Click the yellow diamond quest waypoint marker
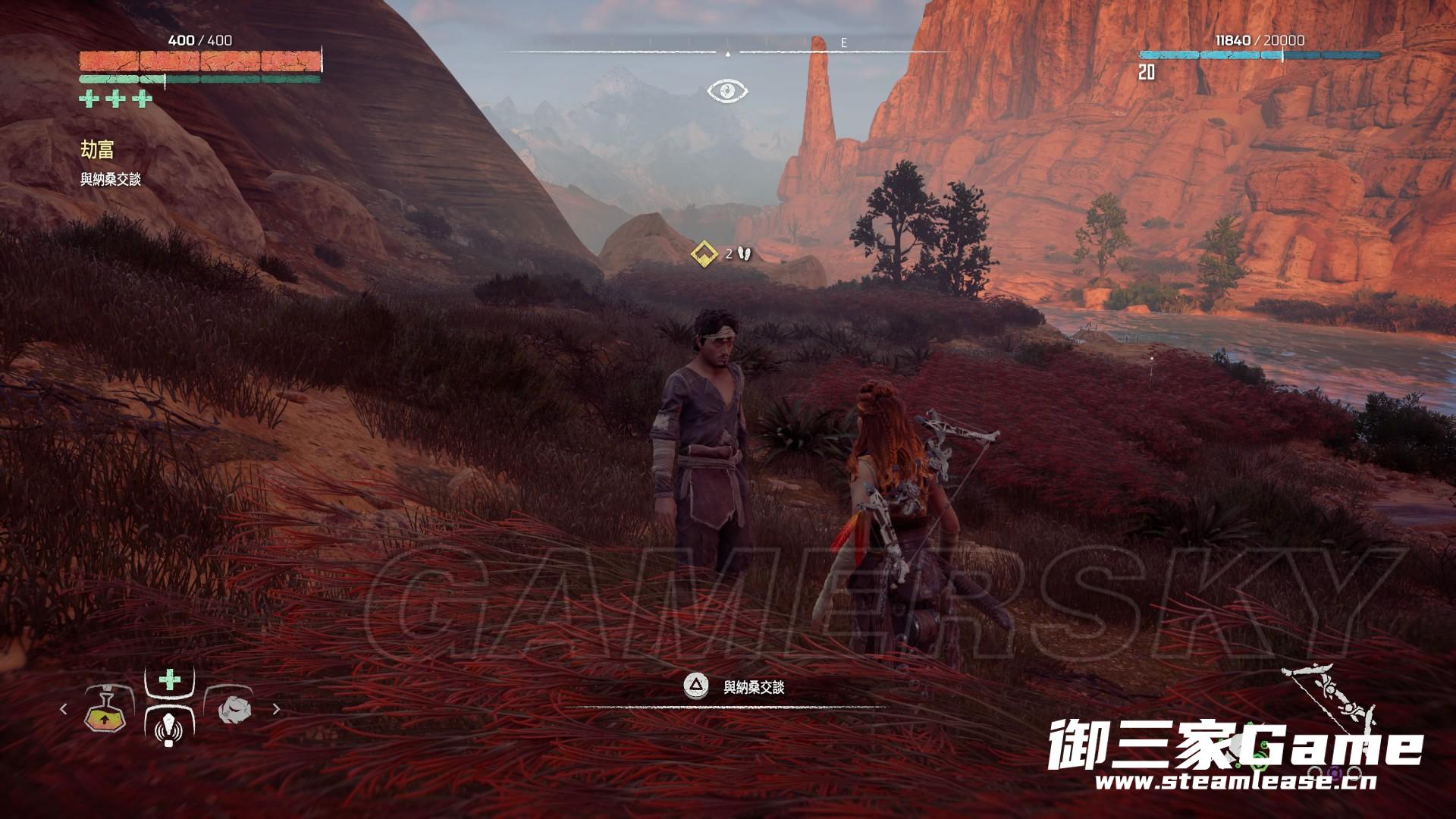The width and height of the screenshot is (1456, 819). [705, 253]
